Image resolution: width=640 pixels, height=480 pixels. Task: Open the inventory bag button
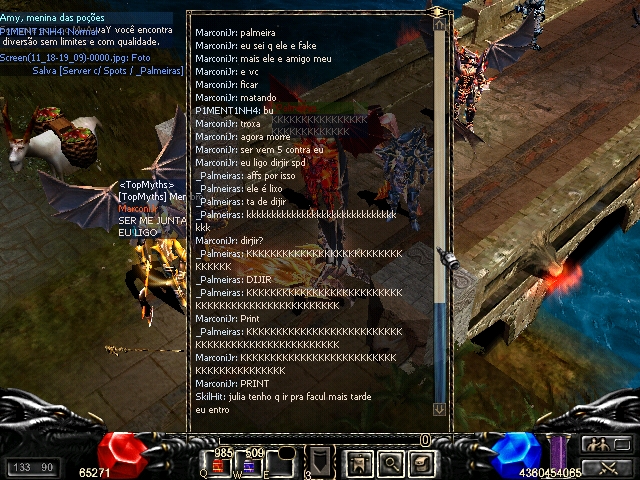pos(421,462)
